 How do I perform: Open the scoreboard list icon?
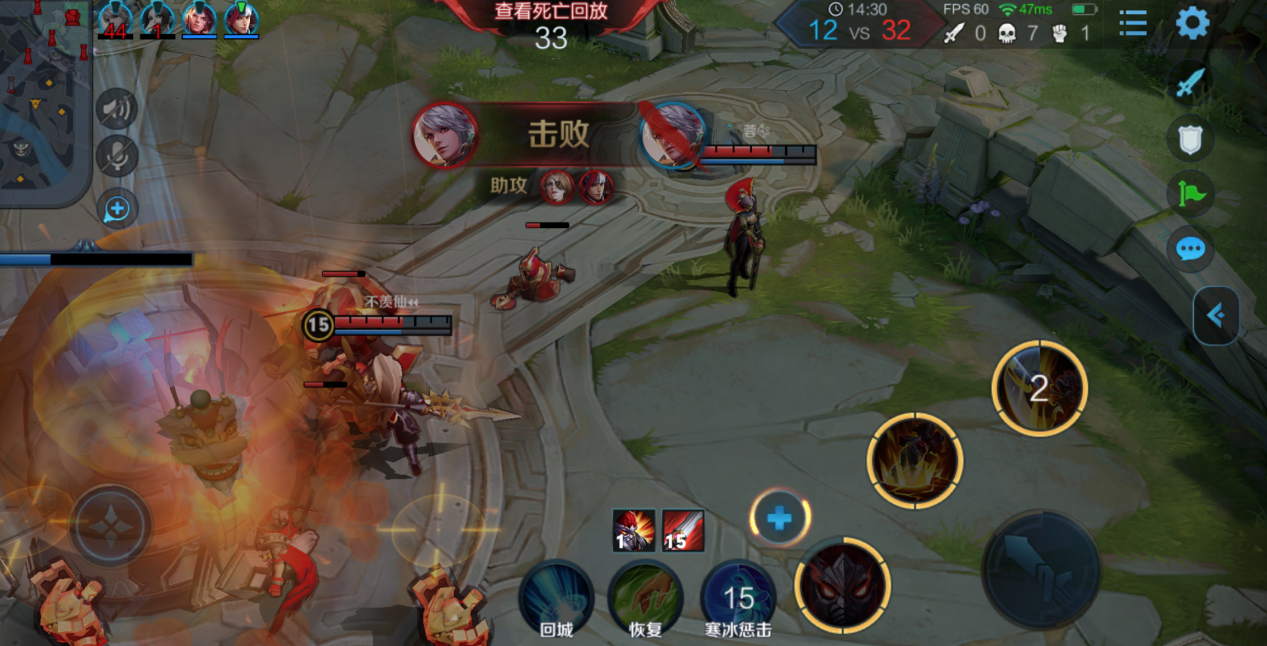pyautogui.click(x=1133, y=22)
